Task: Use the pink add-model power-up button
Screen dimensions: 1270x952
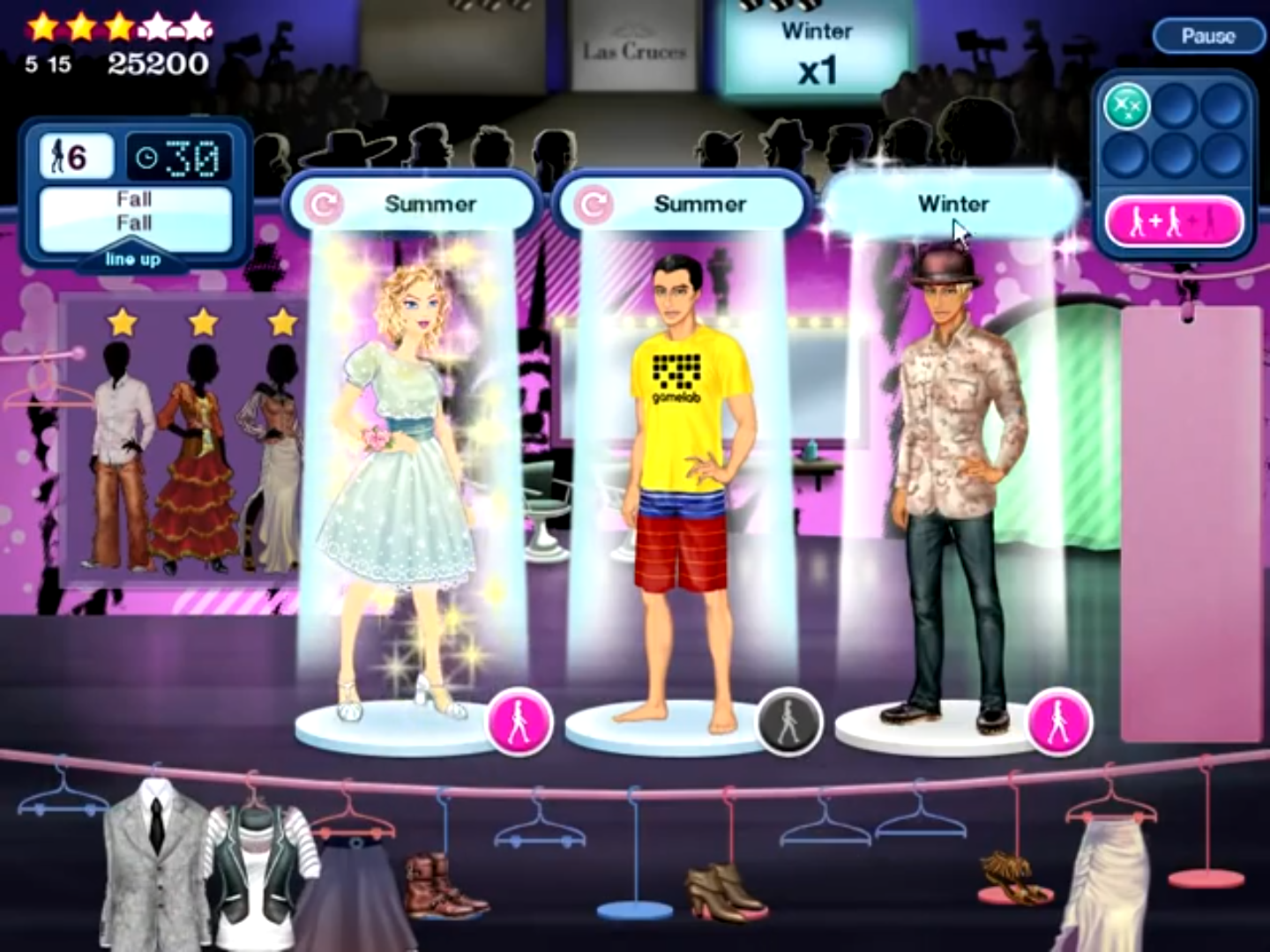Action: point(1174,222)
